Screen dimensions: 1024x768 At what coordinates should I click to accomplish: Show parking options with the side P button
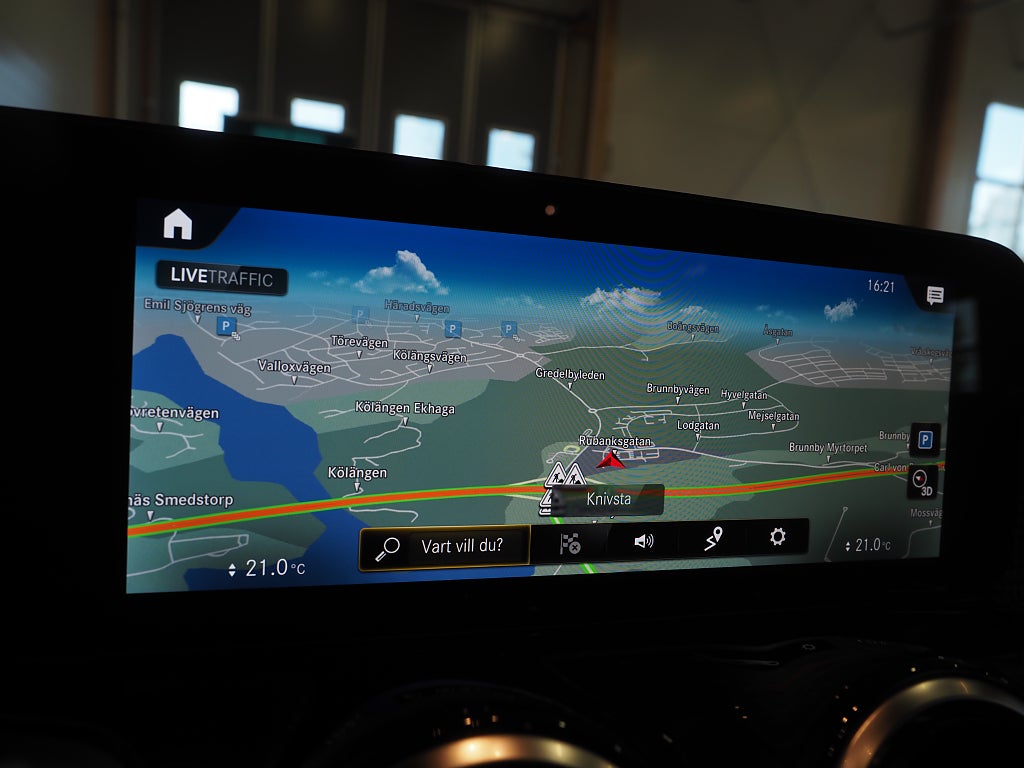925,440
